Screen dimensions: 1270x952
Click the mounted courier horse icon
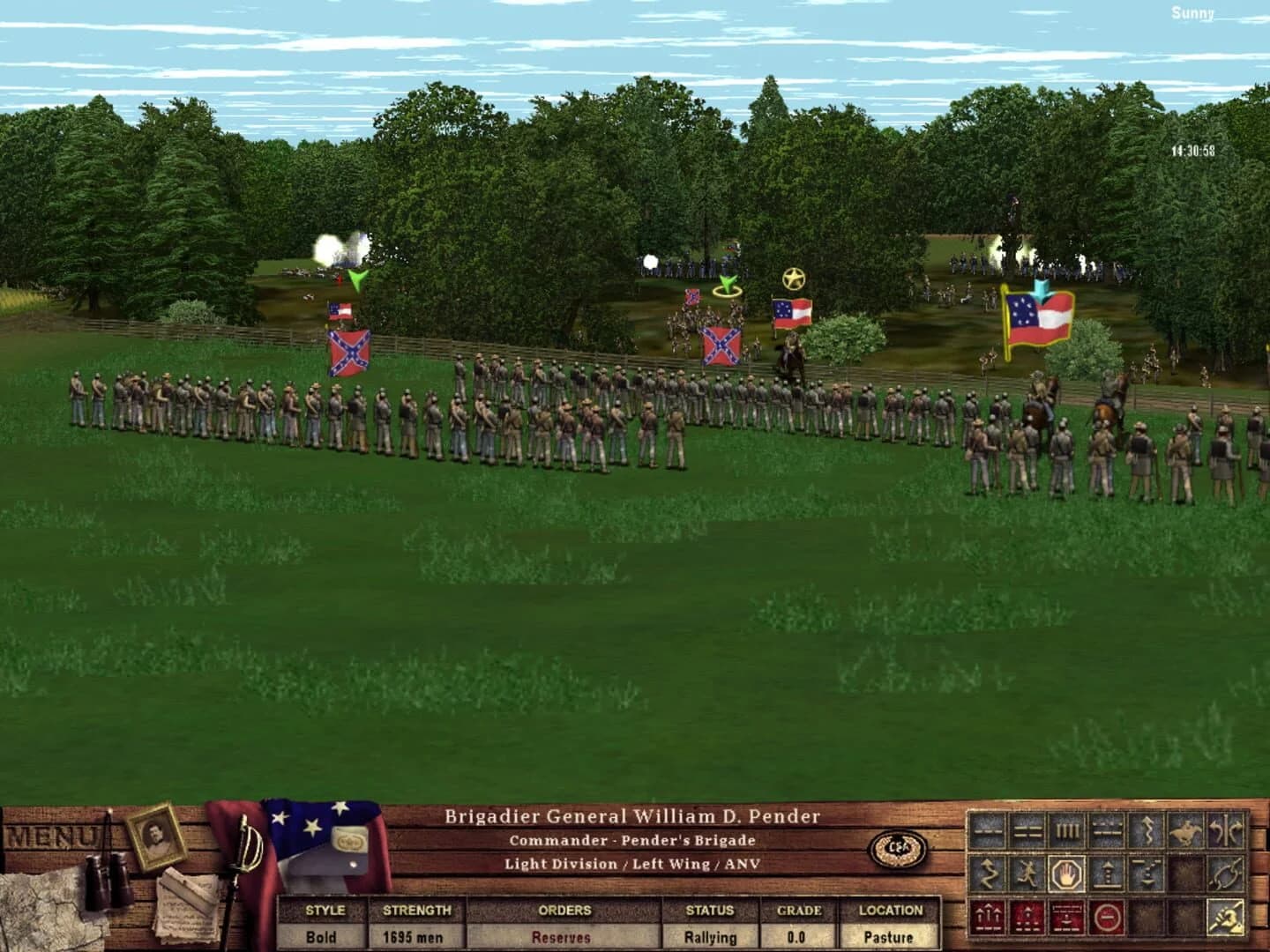tap(1187, 831)
